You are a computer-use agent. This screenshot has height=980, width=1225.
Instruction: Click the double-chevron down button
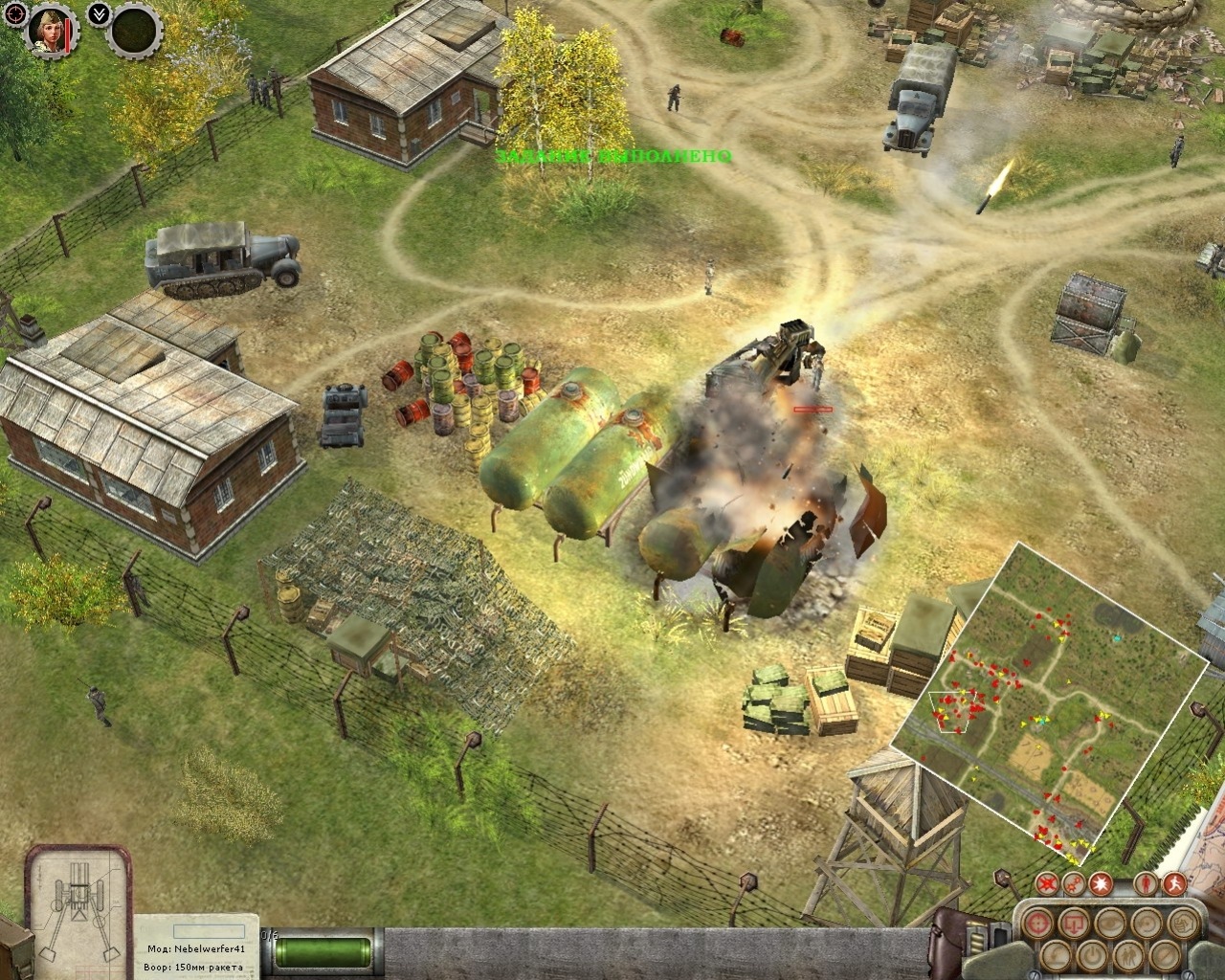pyautogui.click(x=97, y=14)
